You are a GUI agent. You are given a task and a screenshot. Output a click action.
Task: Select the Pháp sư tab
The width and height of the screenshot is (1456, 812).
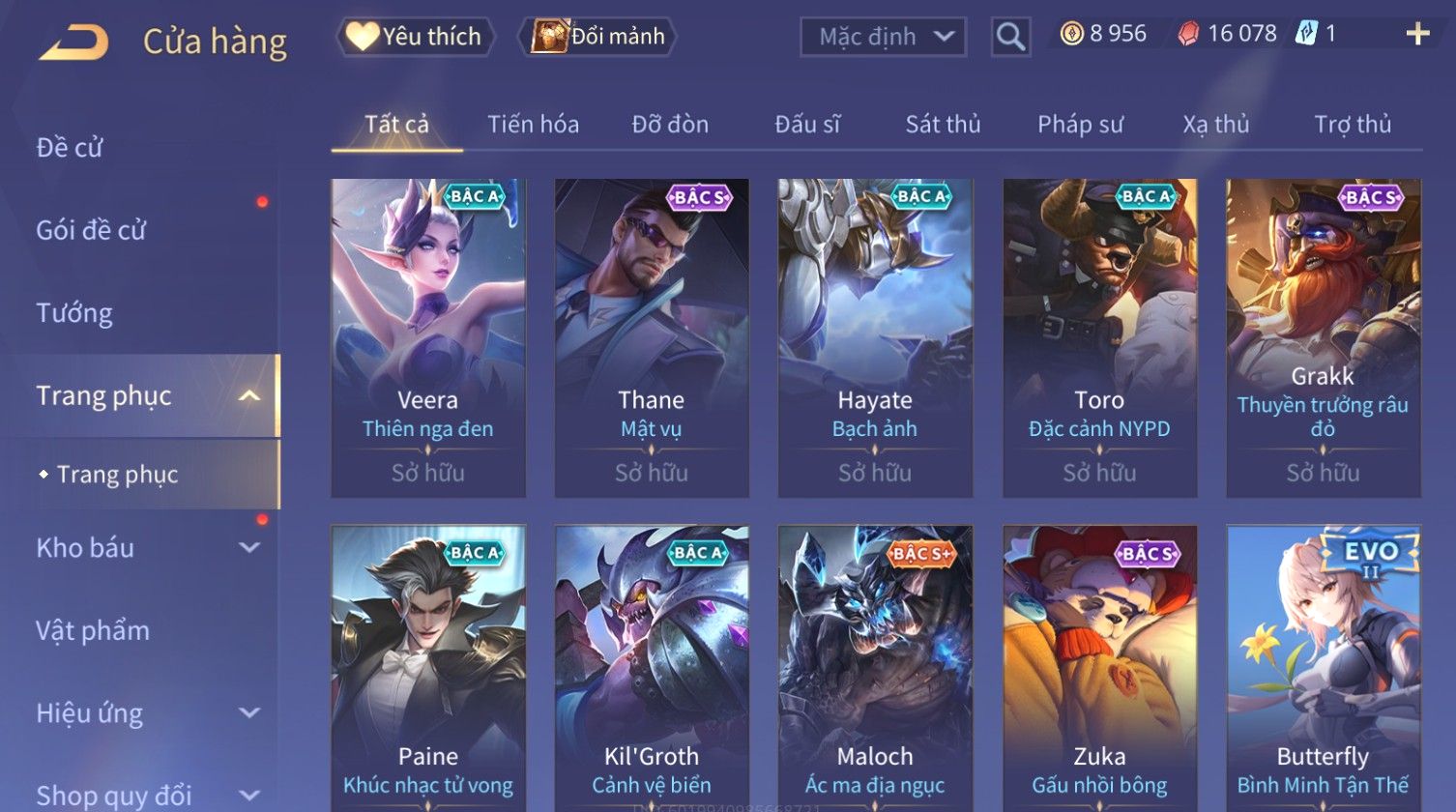click(1080, 125)
